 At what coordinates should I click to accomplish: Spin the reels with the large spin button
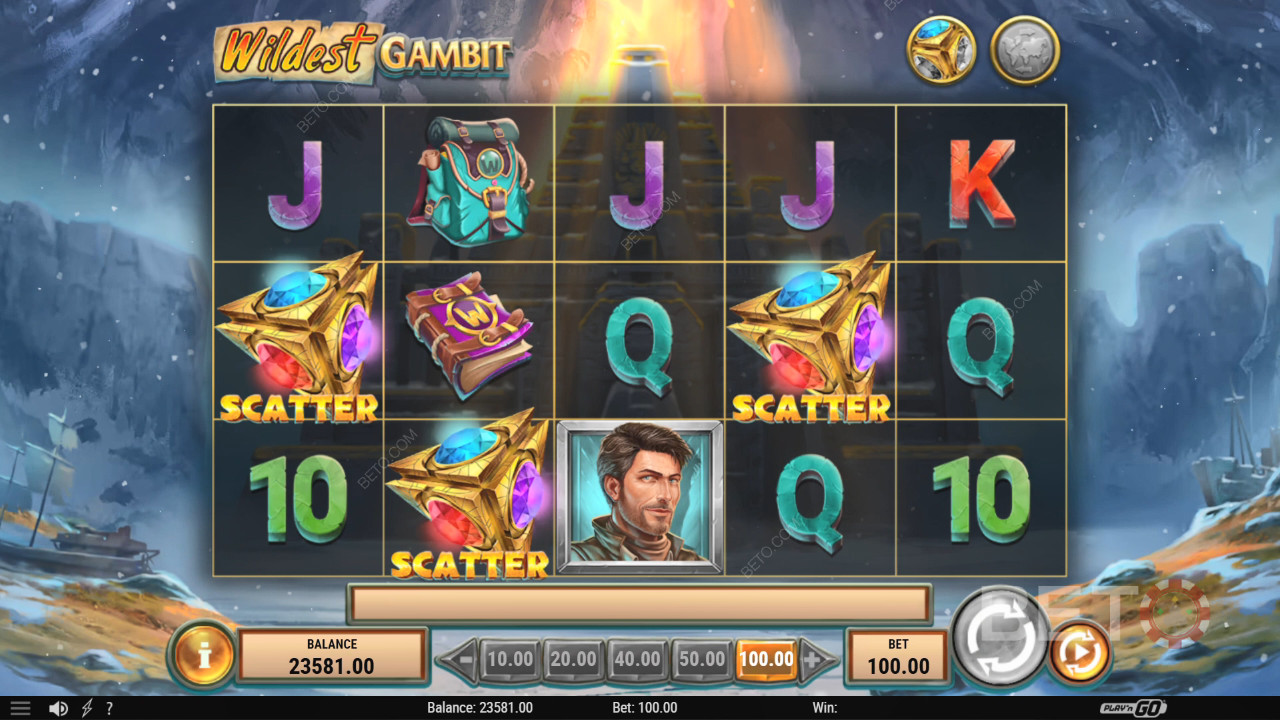coord(1000,636)
